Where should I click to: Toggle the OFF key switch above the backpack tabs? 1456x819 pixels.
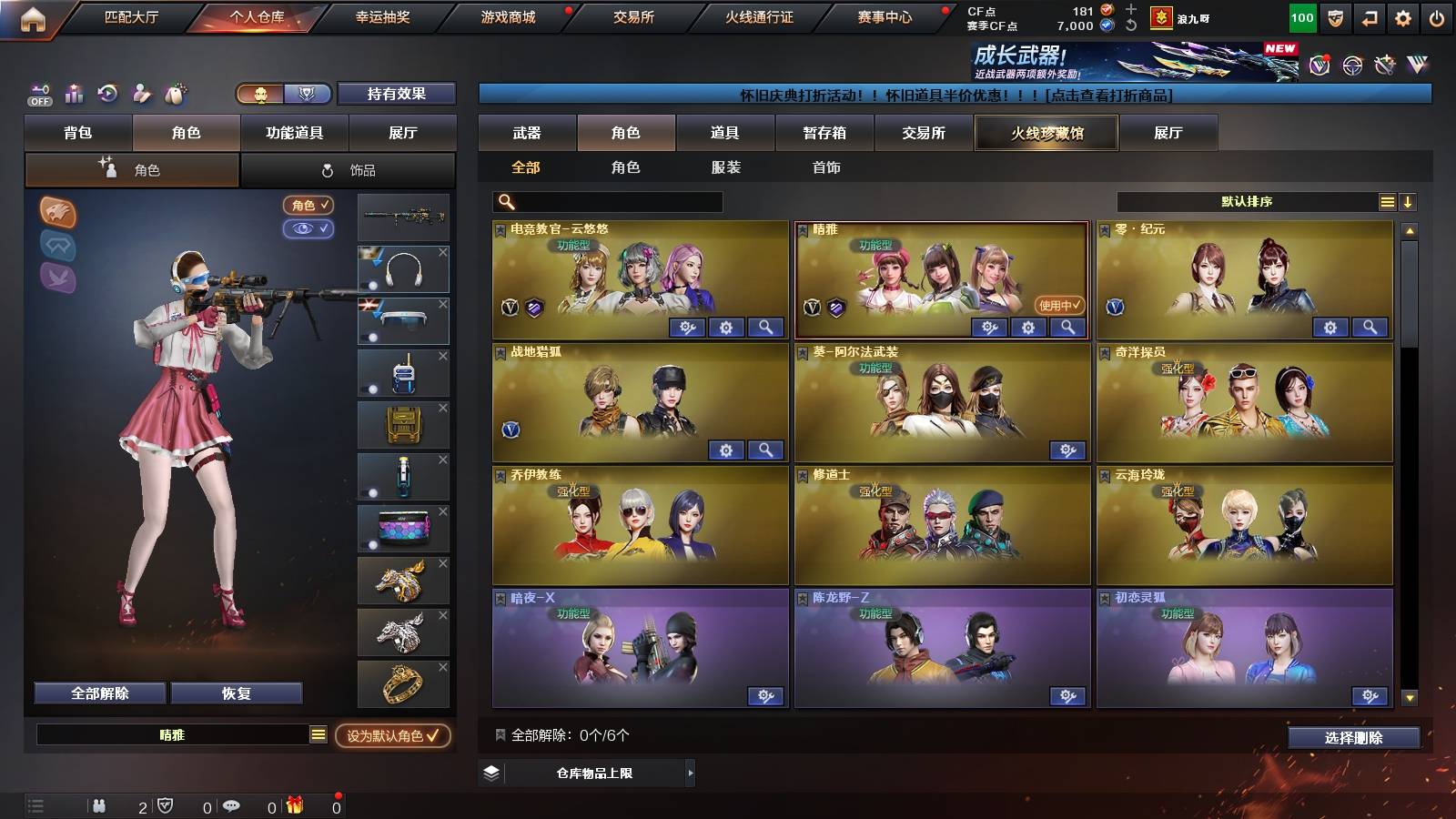40,94
